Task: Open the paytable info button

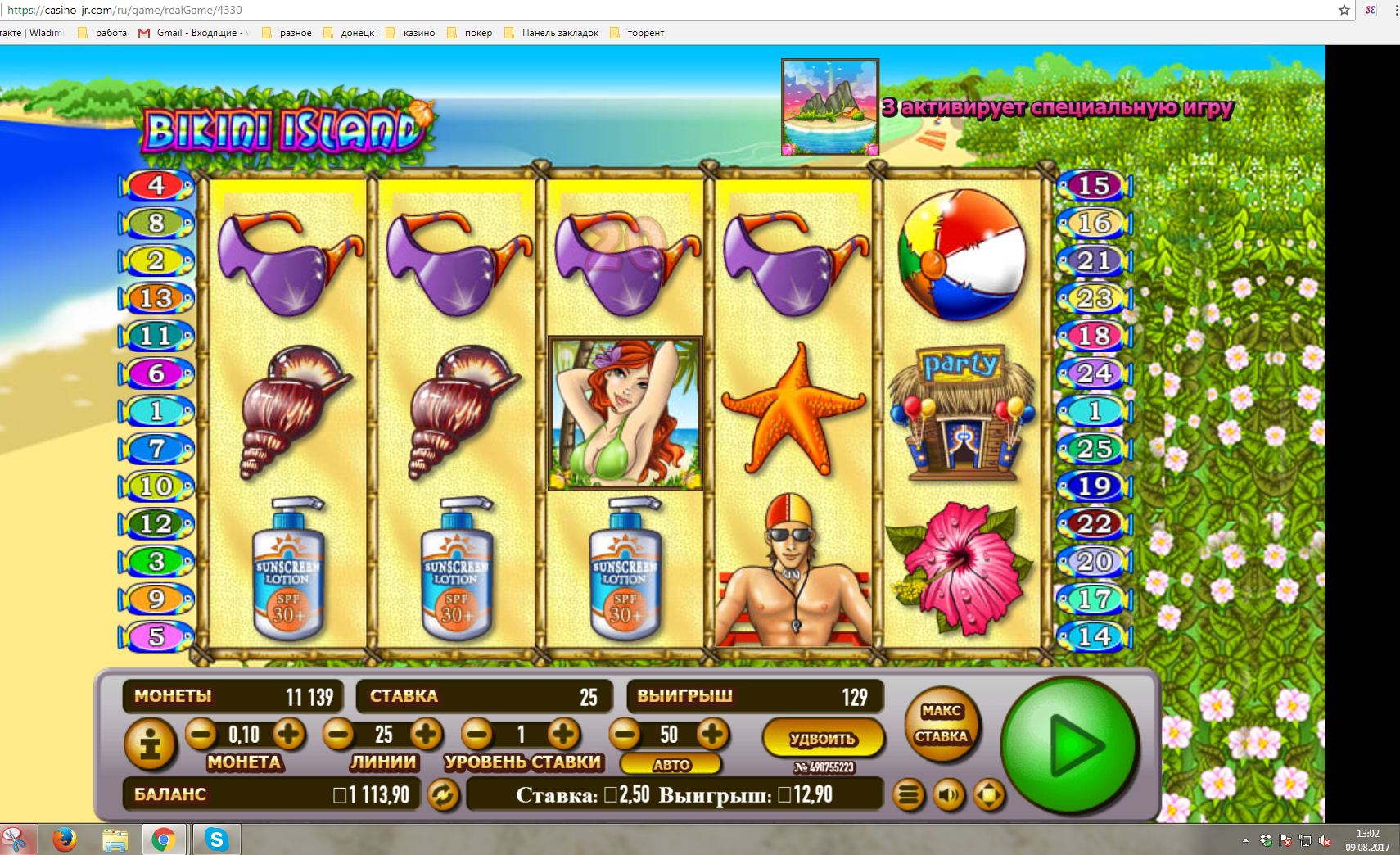Action: 151,744
